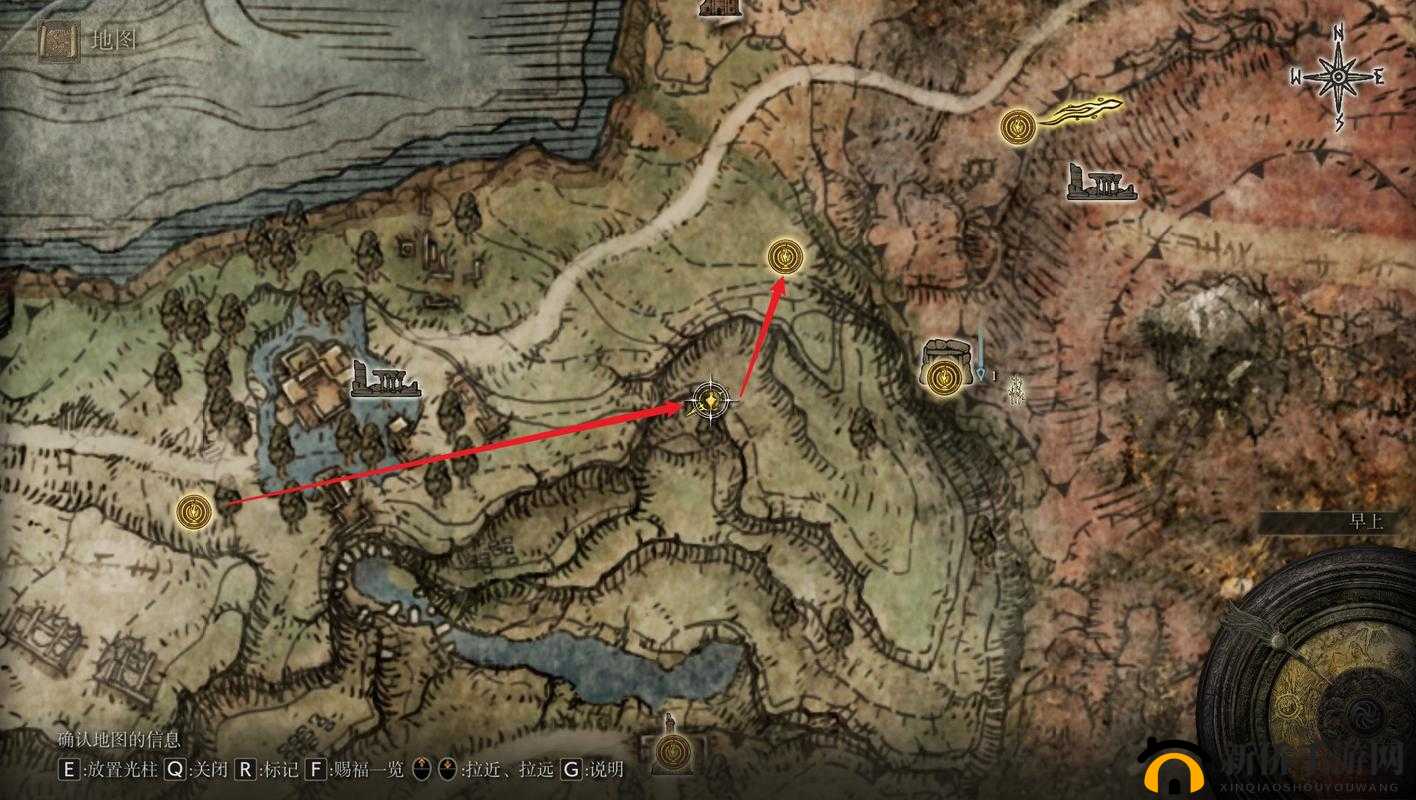The width and height of the screenshot is (1416, 800).
Task: Select the ruins icon beside the lake building
Action: [383, 382]
